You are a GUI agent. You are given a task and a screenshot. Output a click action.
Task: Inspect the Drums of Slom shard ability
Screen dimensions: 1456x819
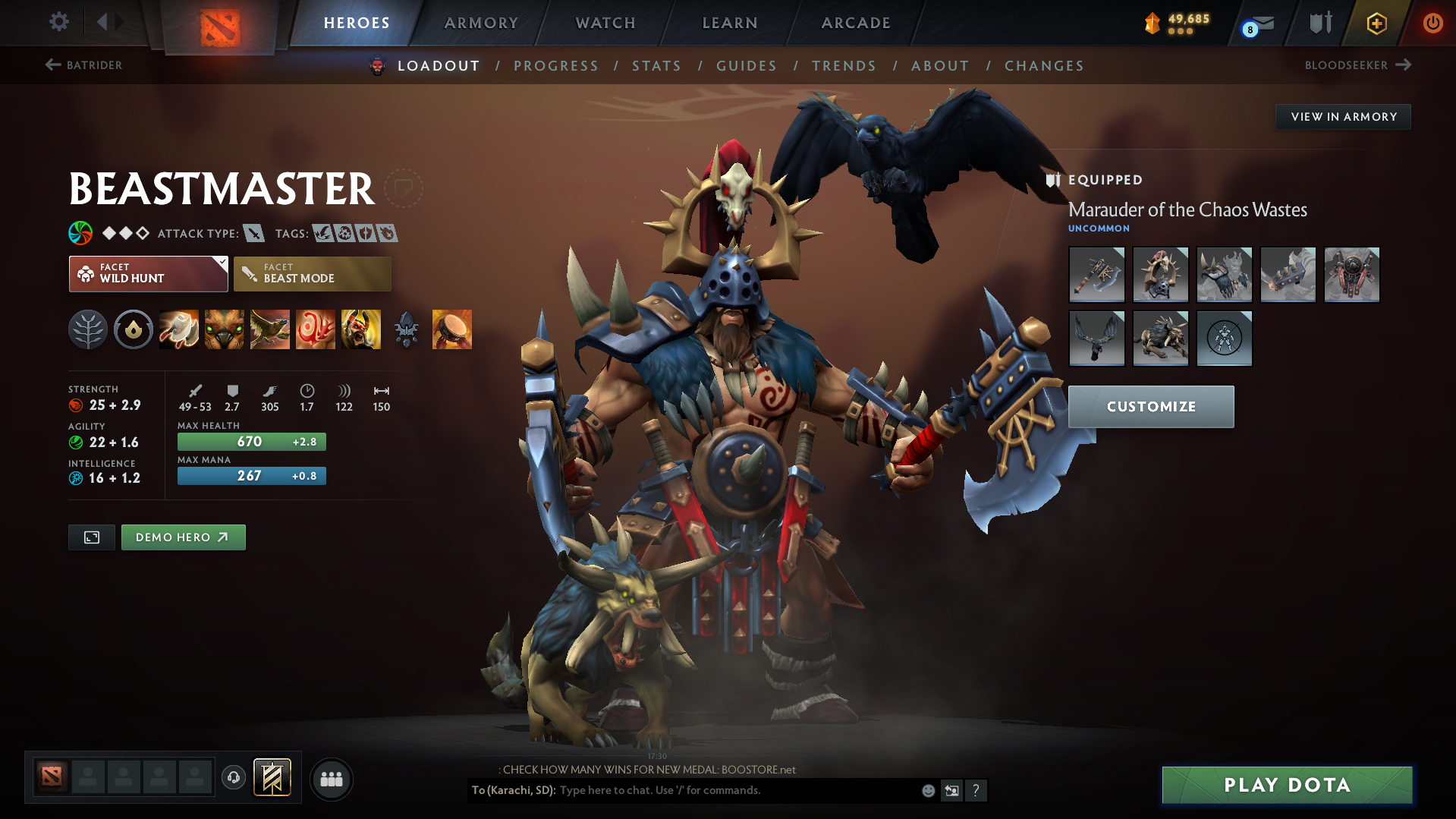point(452,329)
